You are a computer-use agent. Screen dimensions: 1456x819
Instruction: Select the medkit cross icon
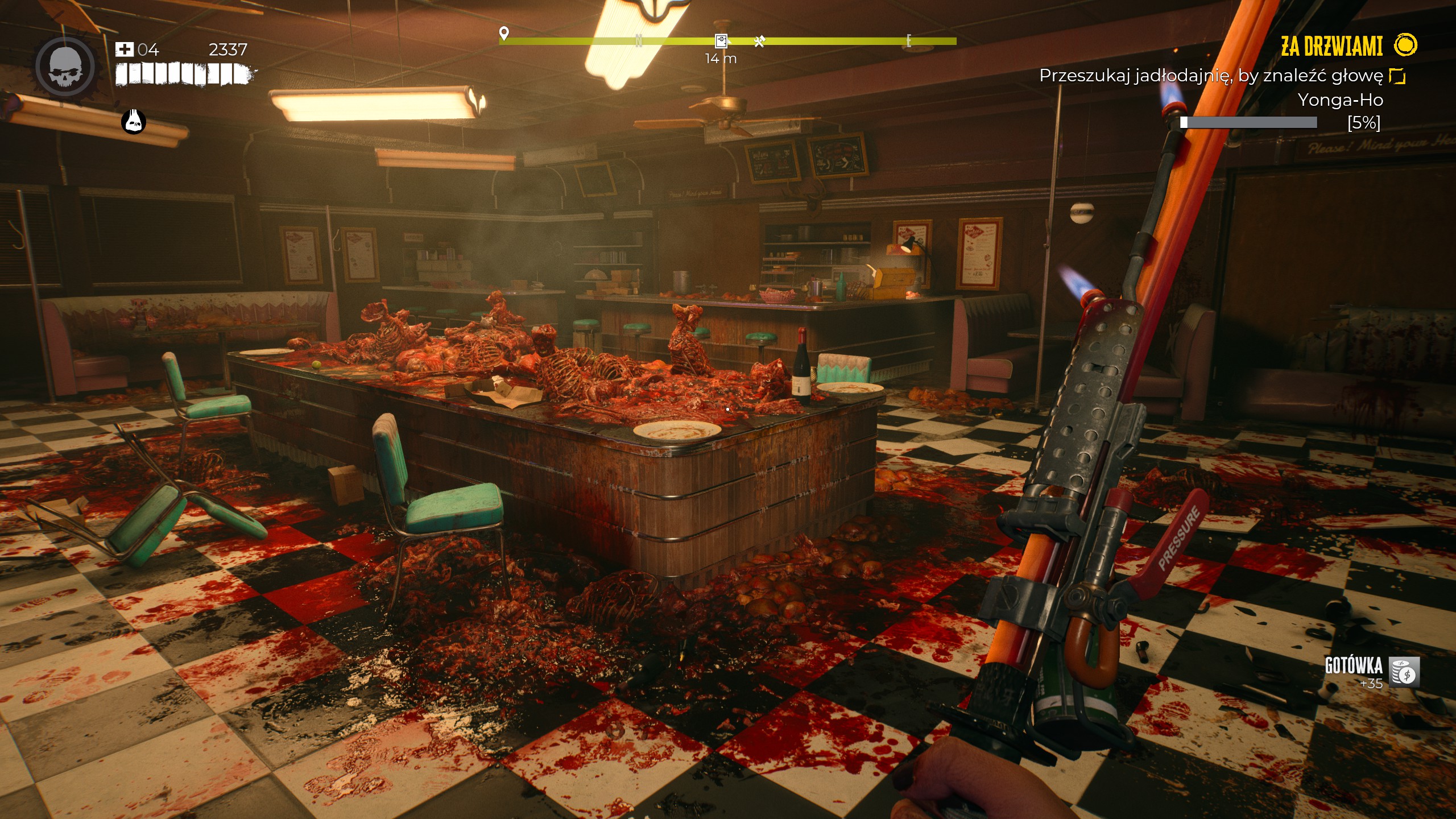[x=124, y=49]
